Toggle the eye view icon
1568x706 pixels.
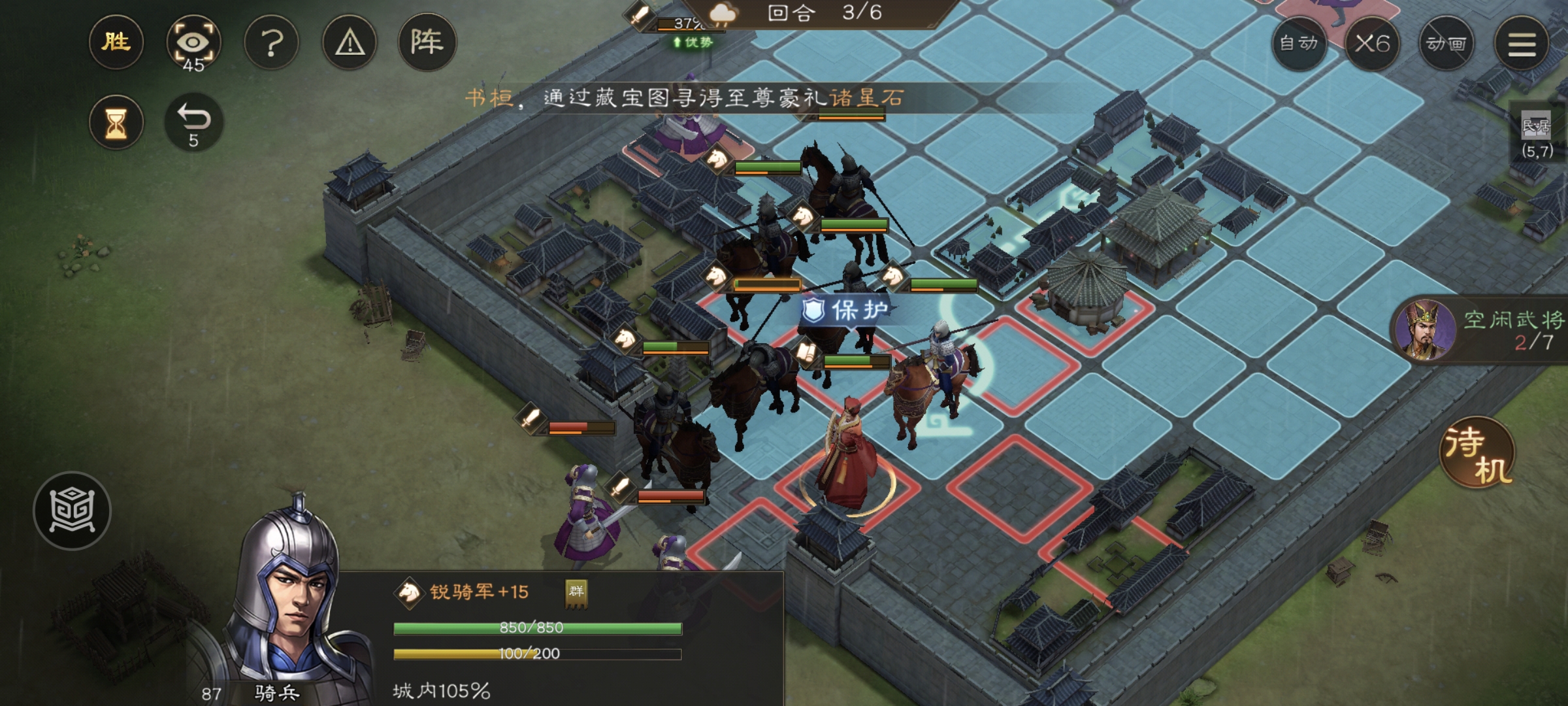coord(193,44)
